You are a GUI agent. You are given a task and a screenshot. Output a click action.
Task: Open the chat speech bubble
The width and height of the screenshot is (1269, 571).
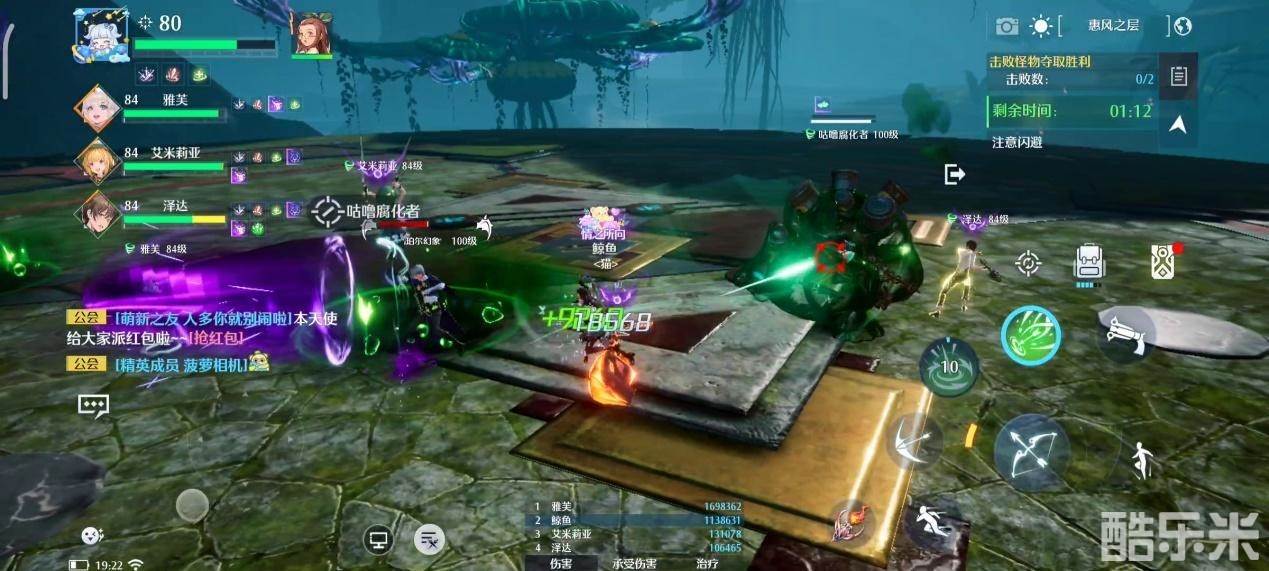click(93, 405)
